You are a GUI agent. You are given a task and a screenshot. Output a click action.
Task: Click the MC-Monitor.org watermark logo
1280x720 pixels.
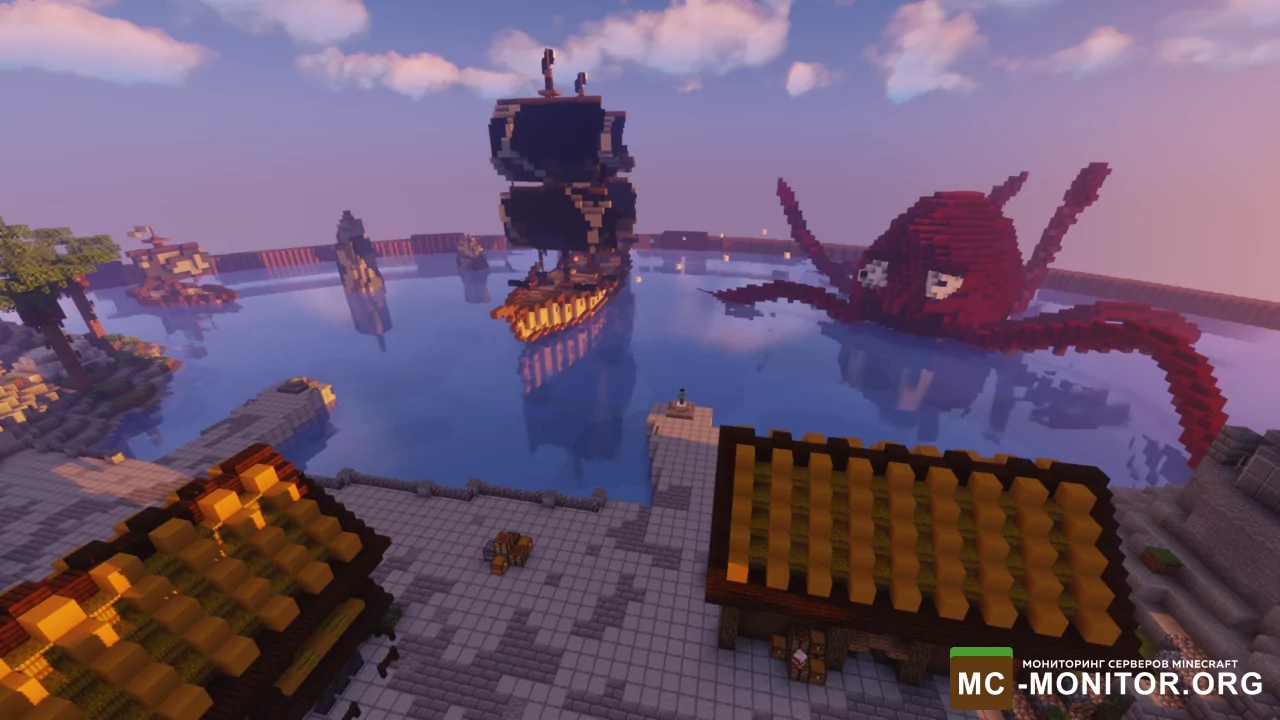coord(1107,679)
